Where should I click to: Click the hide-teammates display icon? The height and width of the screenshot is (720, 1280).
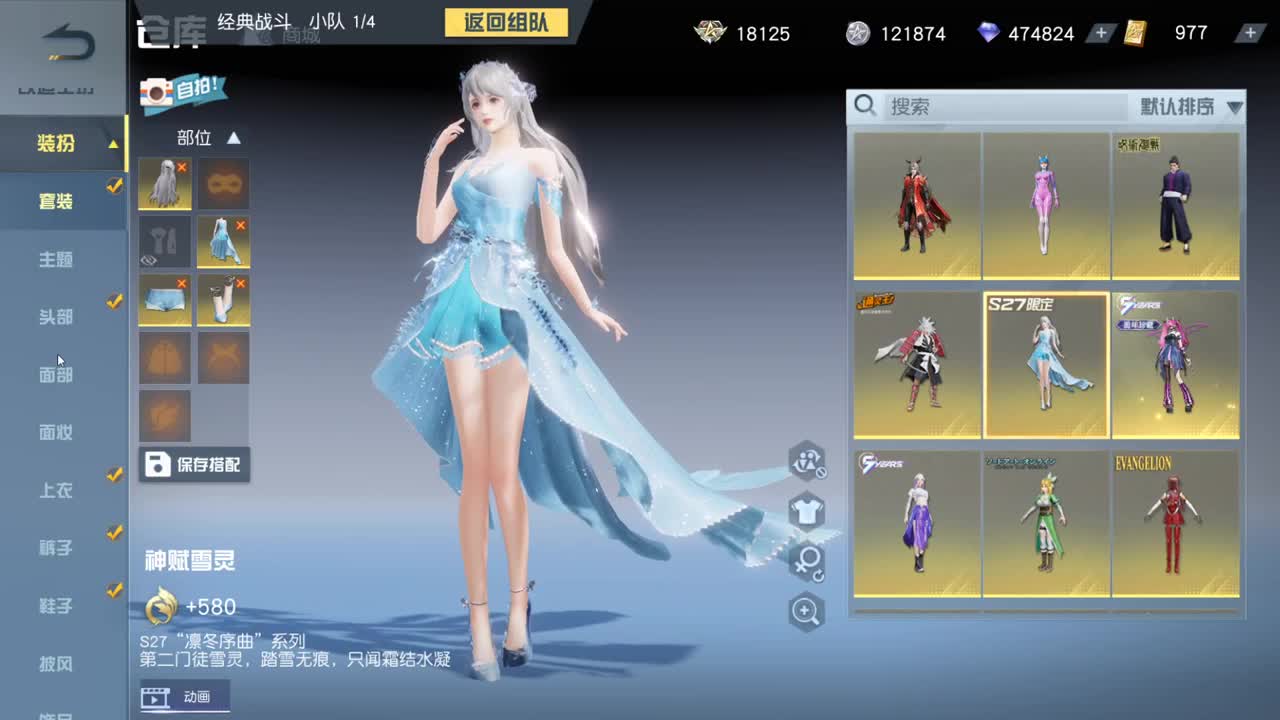[806, 462]
